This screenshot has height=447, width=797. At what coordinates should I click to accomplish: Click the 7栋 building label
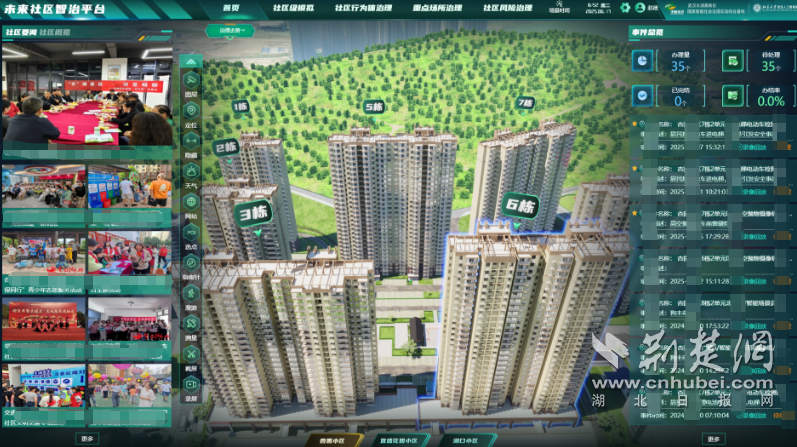[525, 102]
